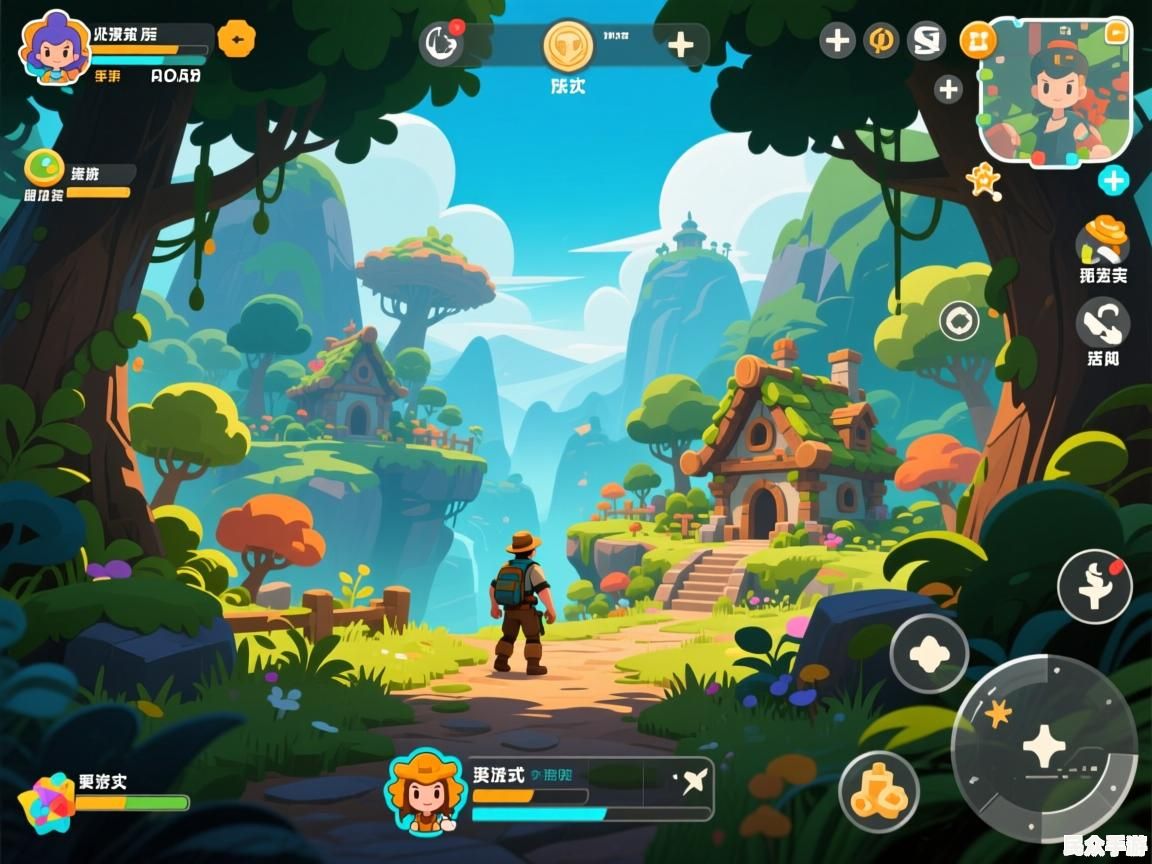1152x864 pixels.
Task: Click the yellow star badge under the minimap
Action: (983, 180)
